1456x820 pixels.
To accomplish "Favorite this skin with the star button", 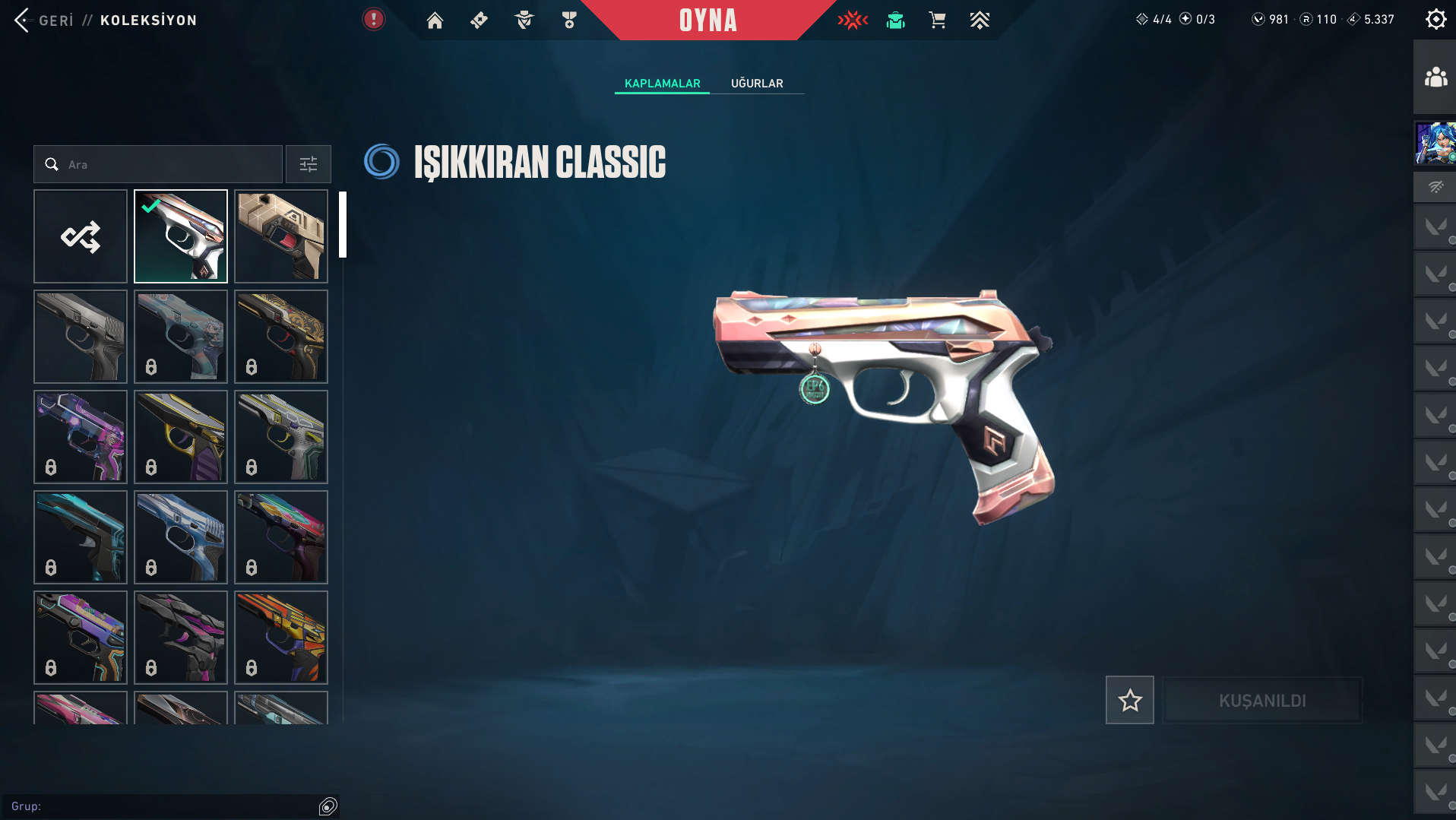I will point(1129,700).
